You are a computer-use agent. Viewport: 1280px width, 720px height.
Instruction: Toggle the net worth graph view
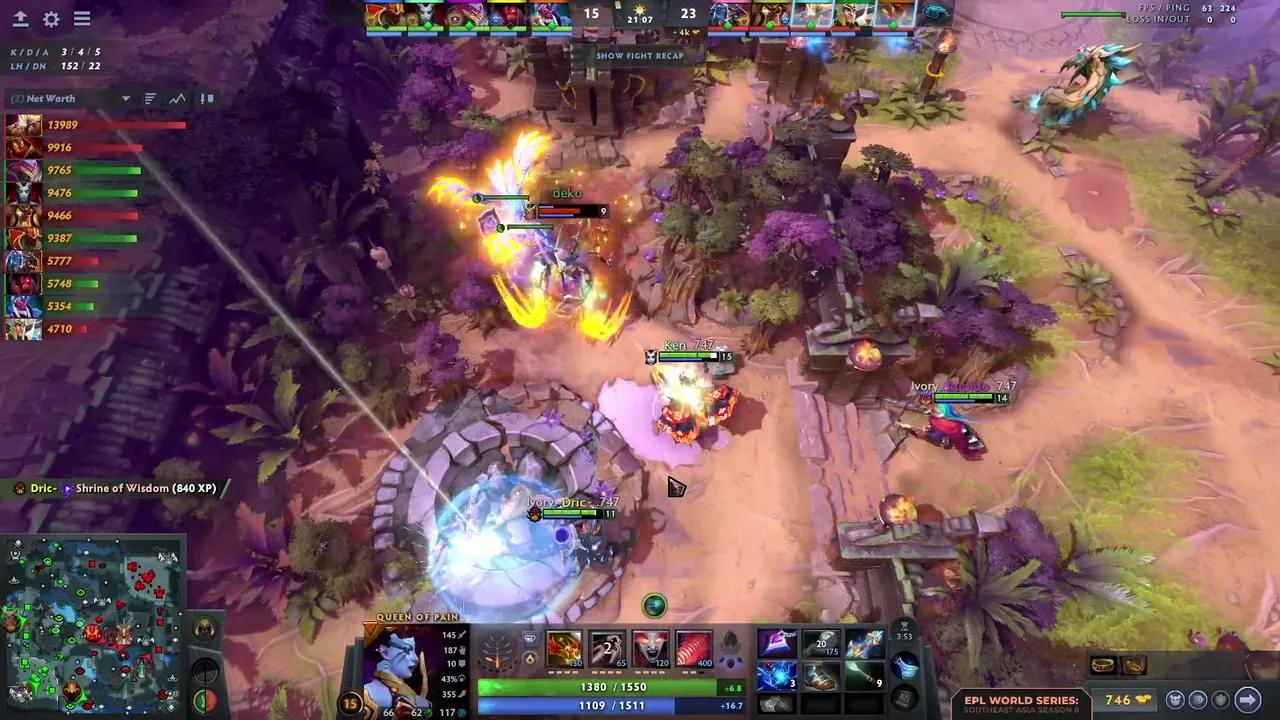[177, 98]
